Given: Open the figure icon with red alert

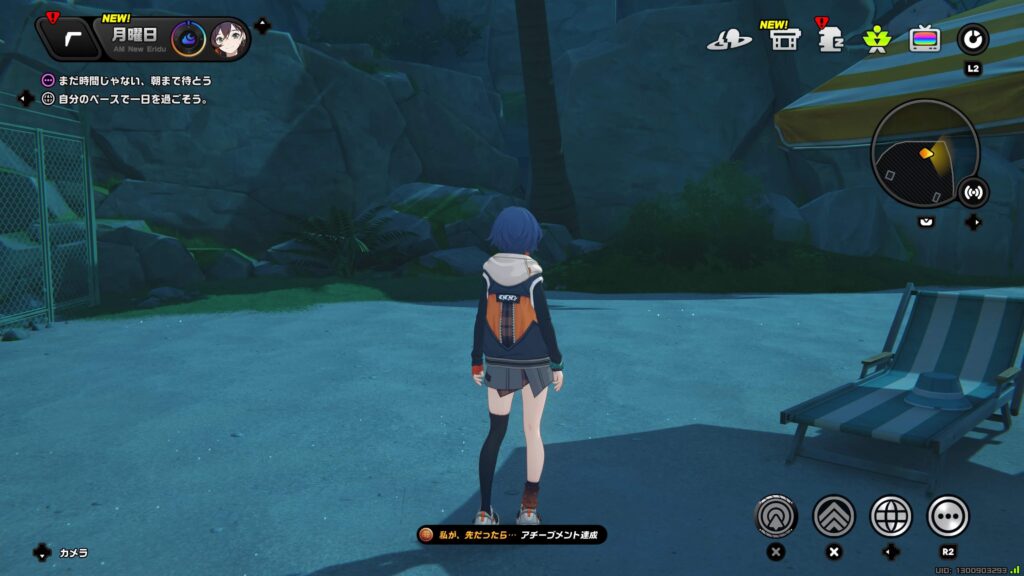Looking at the screenshot, I should tap(829, 40).
